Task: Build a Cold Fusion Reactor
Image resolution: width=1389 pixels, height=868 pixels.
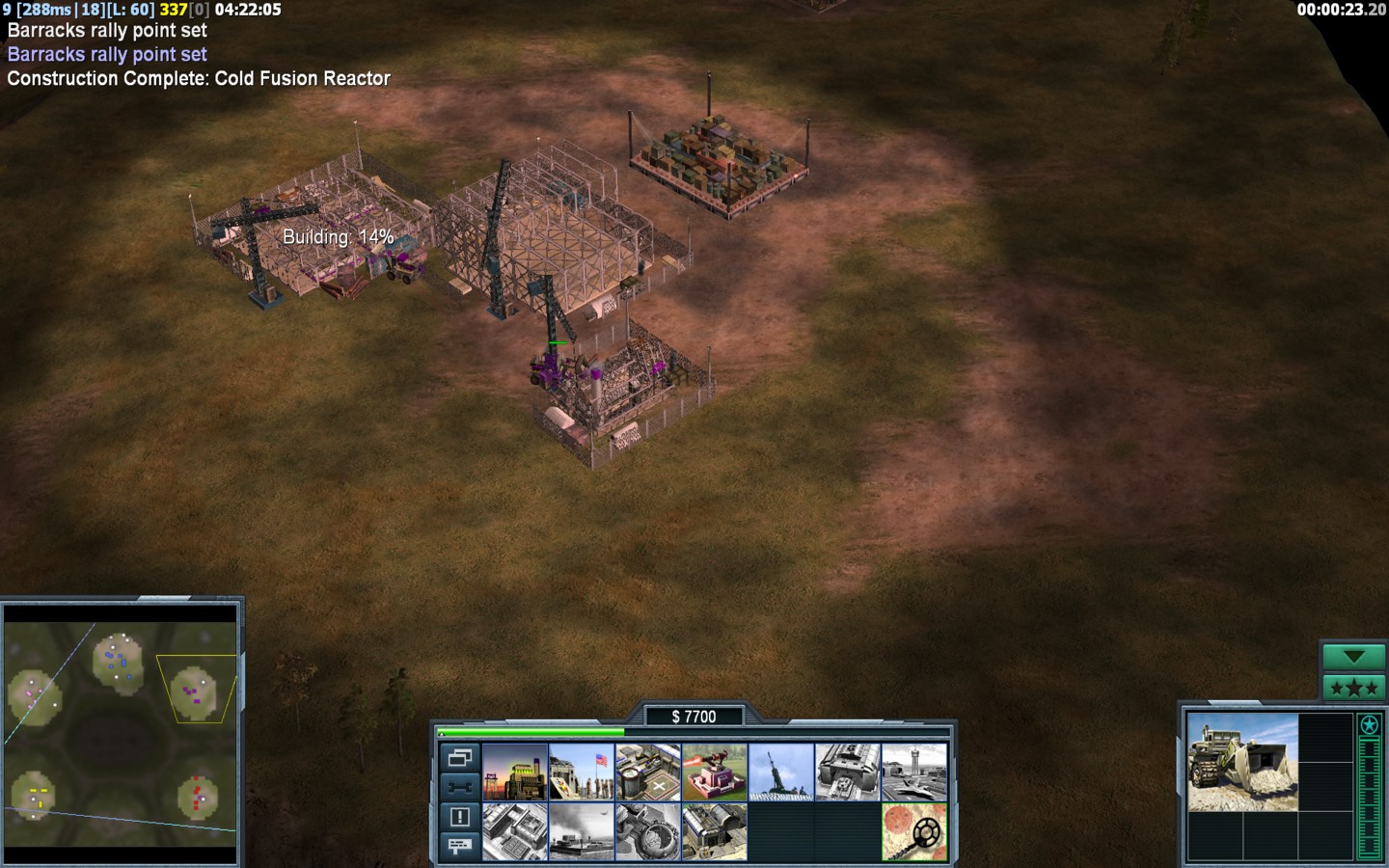Action: coord(515,772)
